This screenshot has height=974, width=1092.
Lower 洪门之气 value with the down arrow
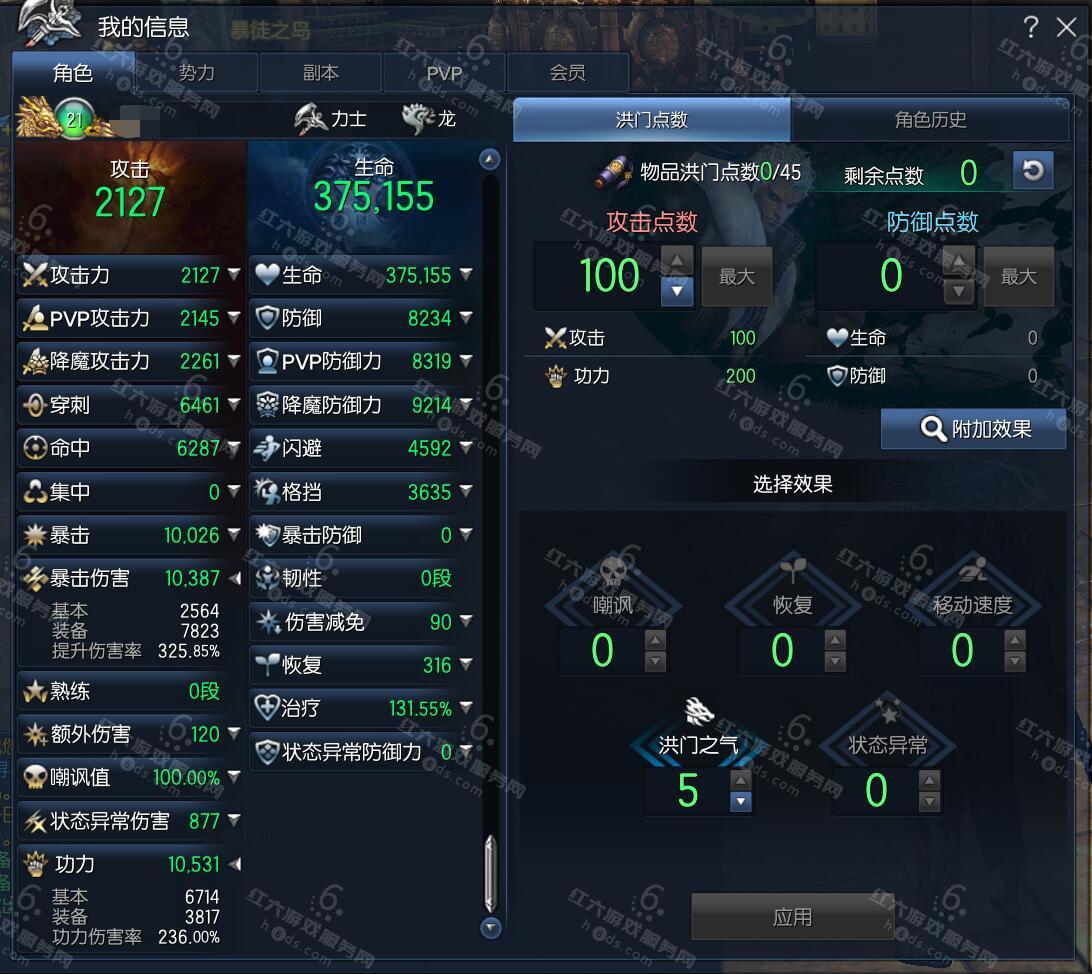(740, 801)
